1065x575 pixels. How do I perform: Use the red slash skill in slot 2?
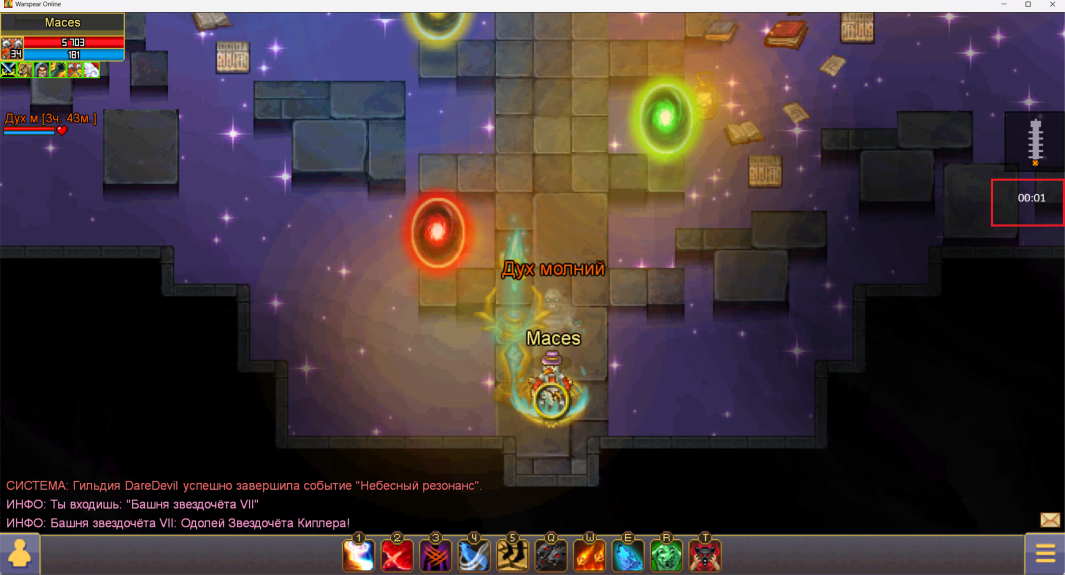tap(397, 555)
